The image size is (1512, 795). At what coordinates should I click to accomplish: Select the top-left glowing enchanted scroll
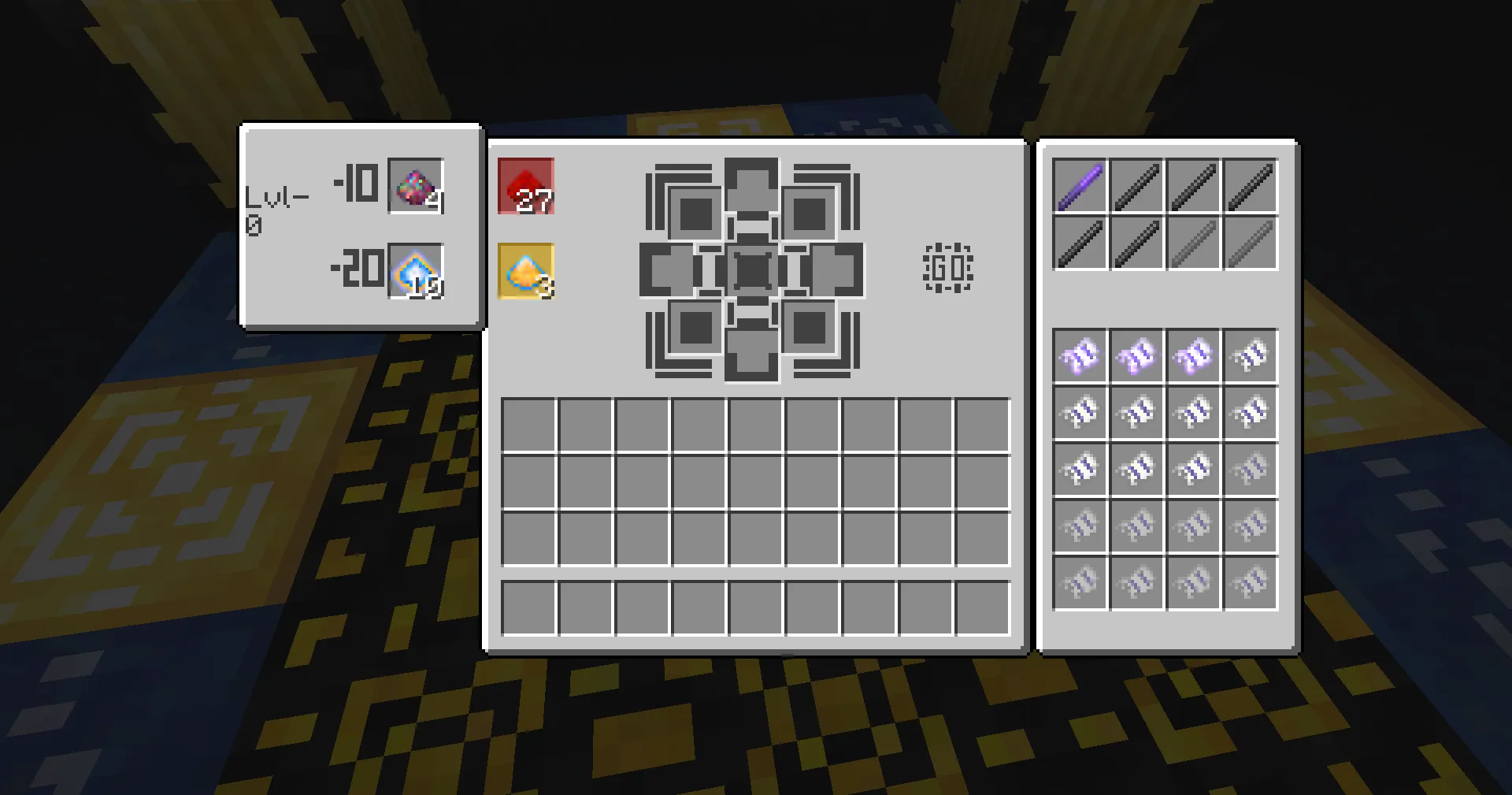[x=1079, y=355]
